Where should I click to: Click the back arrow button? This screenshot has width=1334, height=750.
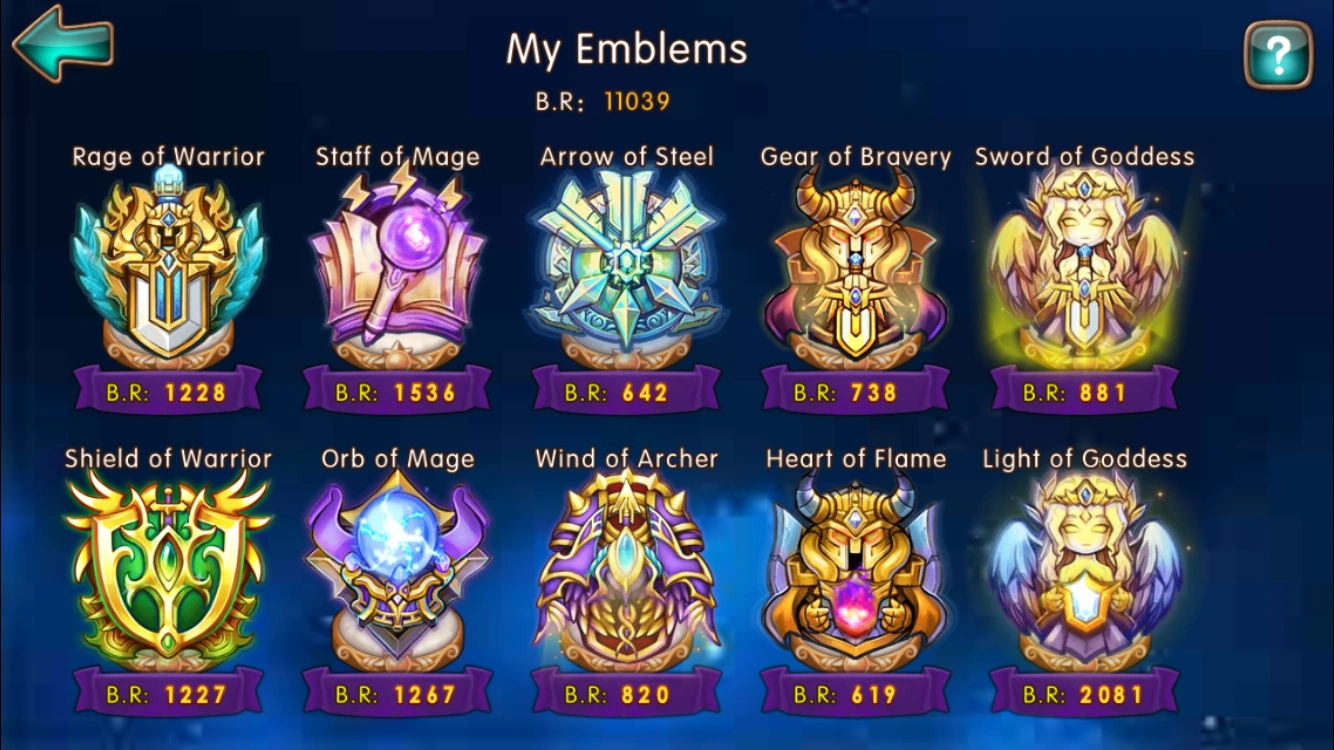coord(63,44)
